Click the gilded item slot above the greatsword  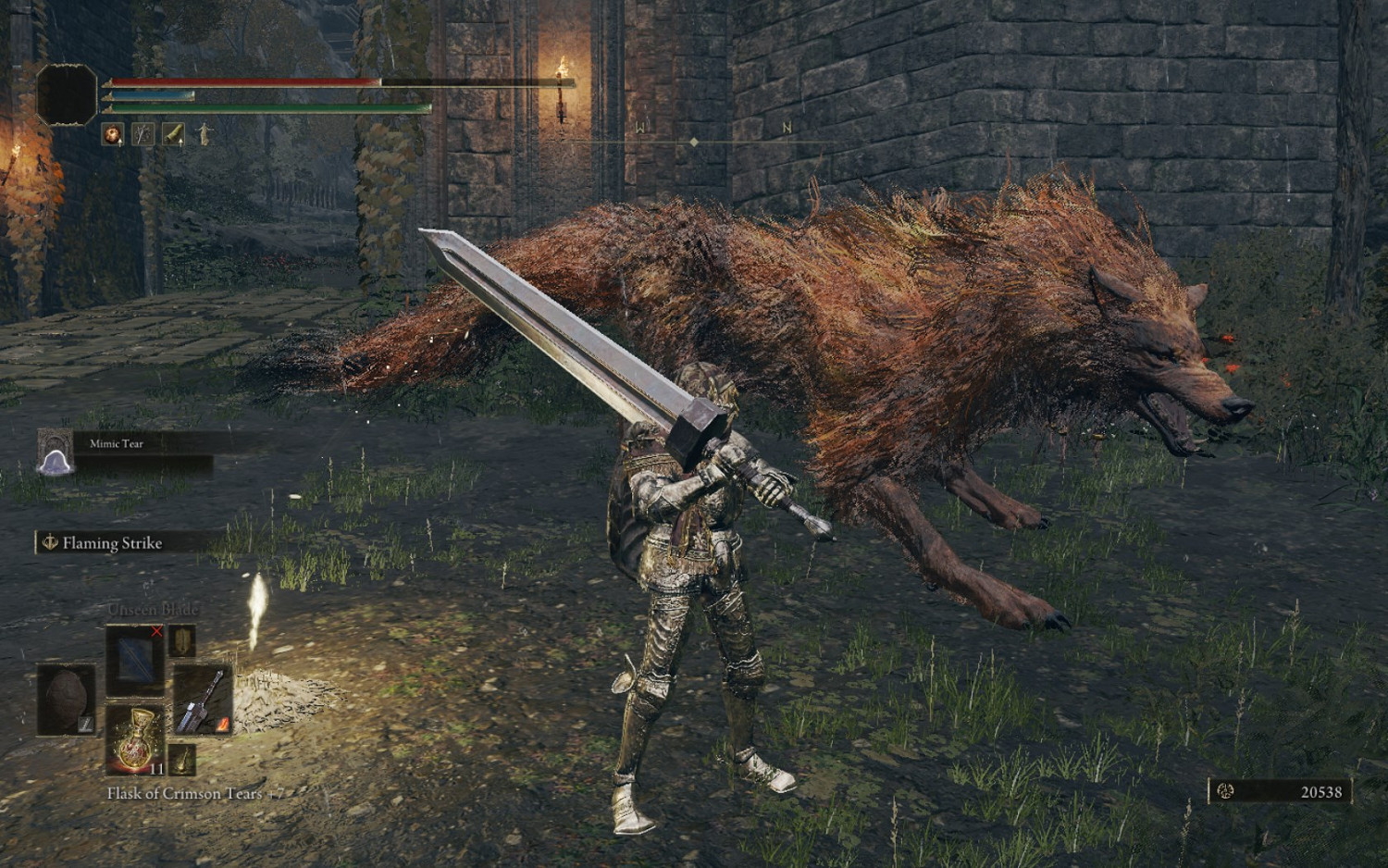pyautogui.click(x=182, y=641)
